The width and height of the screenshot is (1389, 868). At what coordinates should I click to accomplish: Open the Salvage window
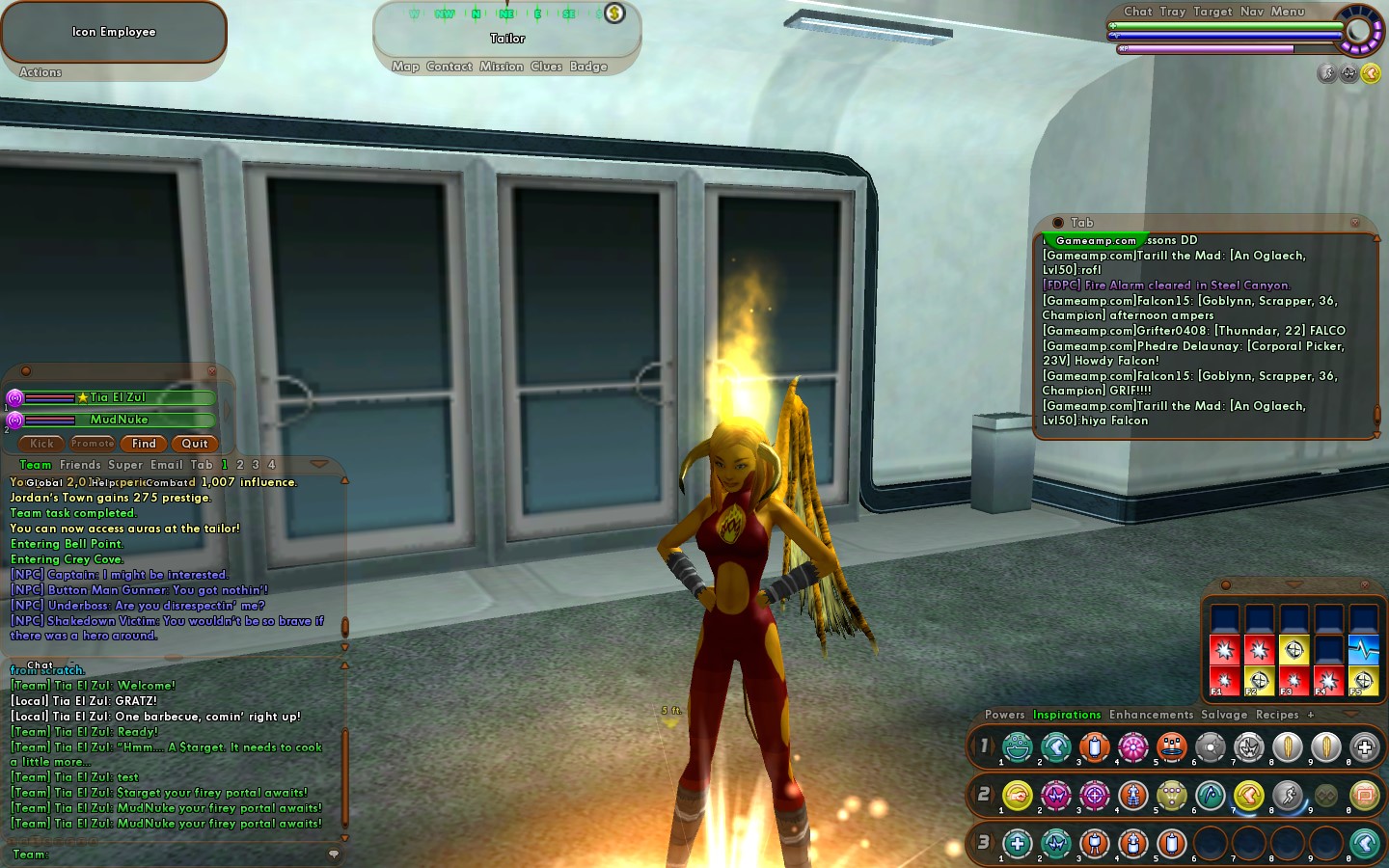coord(1224,715)
